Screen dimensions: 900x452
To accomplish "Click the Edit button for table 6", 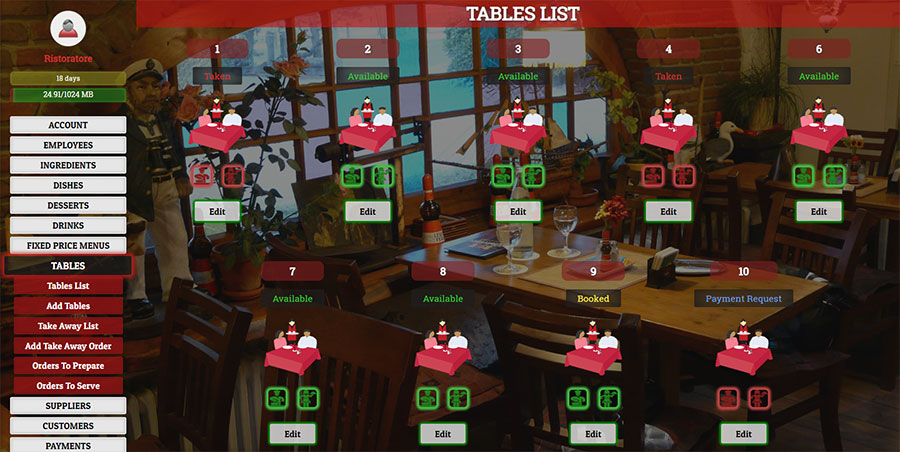I will pos(818,211).
